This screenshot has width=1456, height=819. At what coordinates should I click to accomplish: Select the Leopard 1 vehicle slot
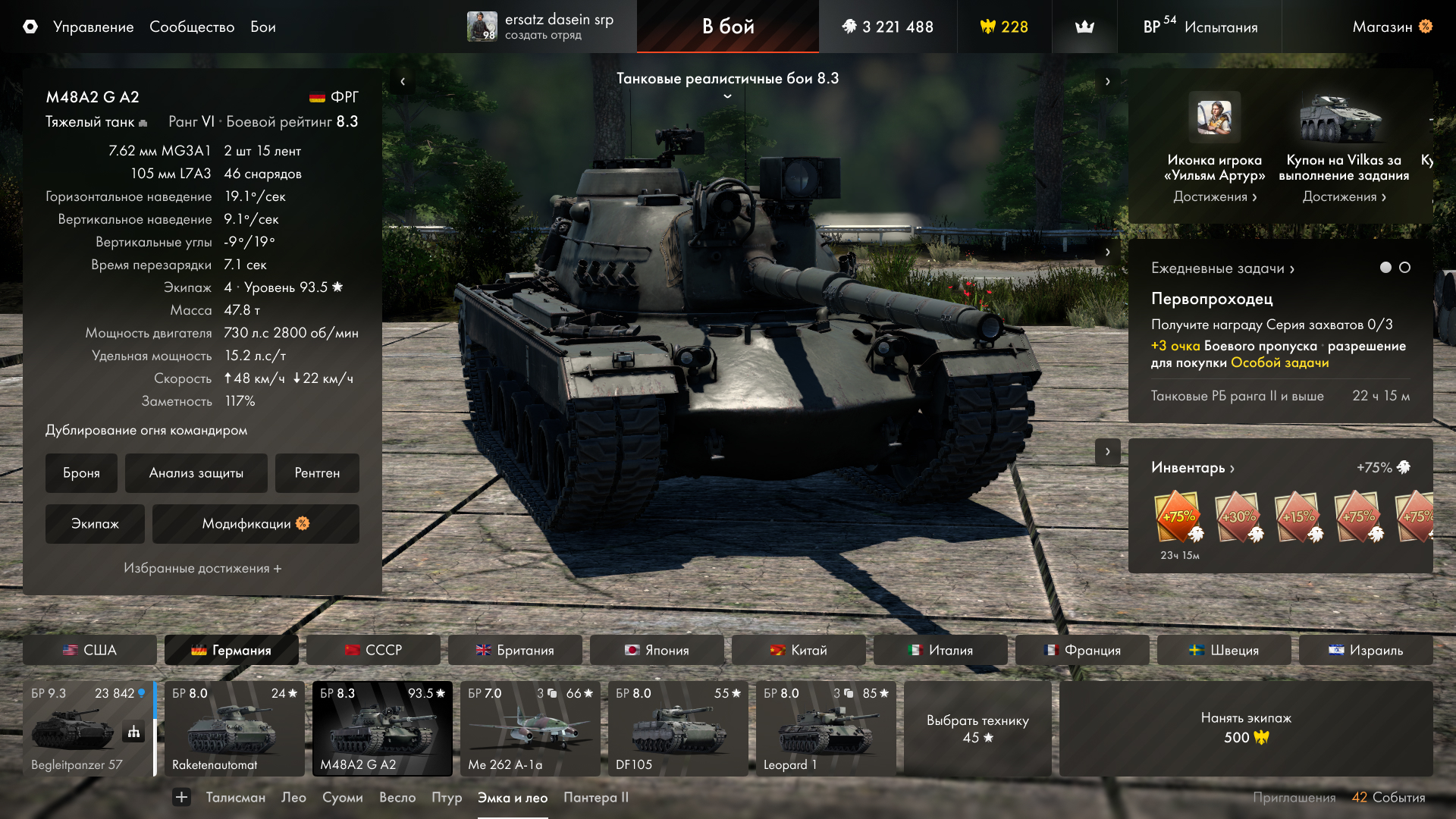pos(824,728)
